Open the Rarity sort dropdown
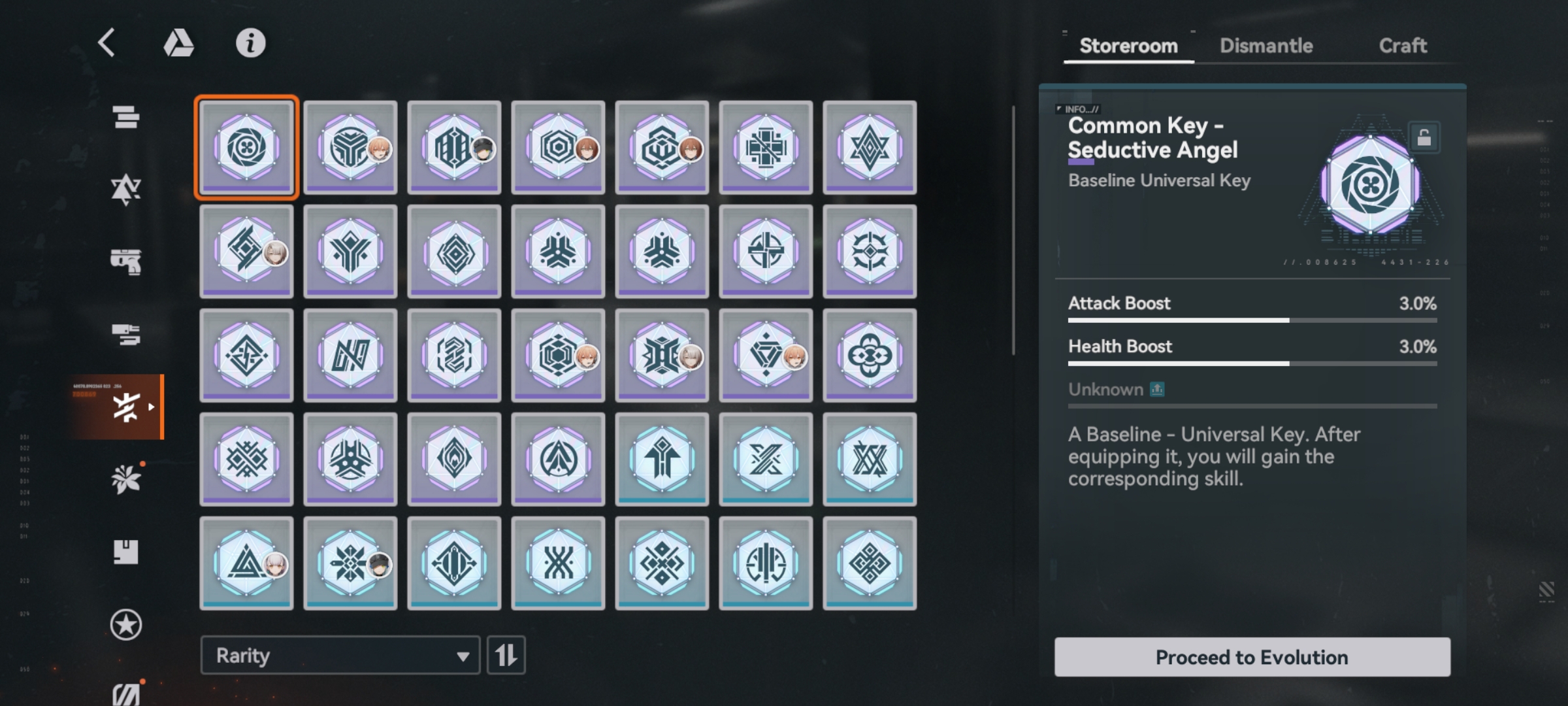1568x706 pixels. tap(340, 655)
